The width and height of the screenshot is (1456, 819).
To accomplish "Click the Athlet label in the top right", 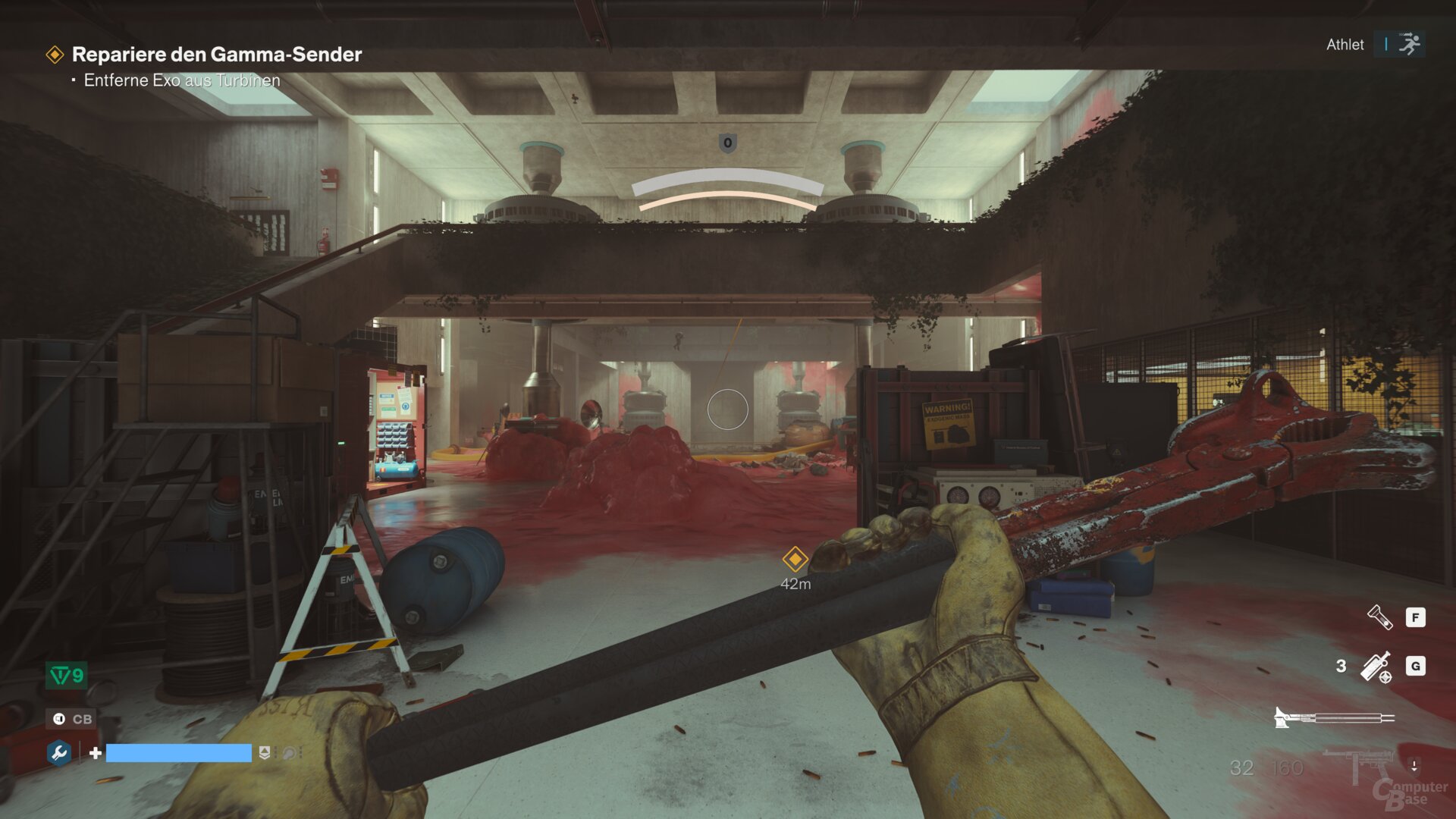I will click(x=1345, y=44).
